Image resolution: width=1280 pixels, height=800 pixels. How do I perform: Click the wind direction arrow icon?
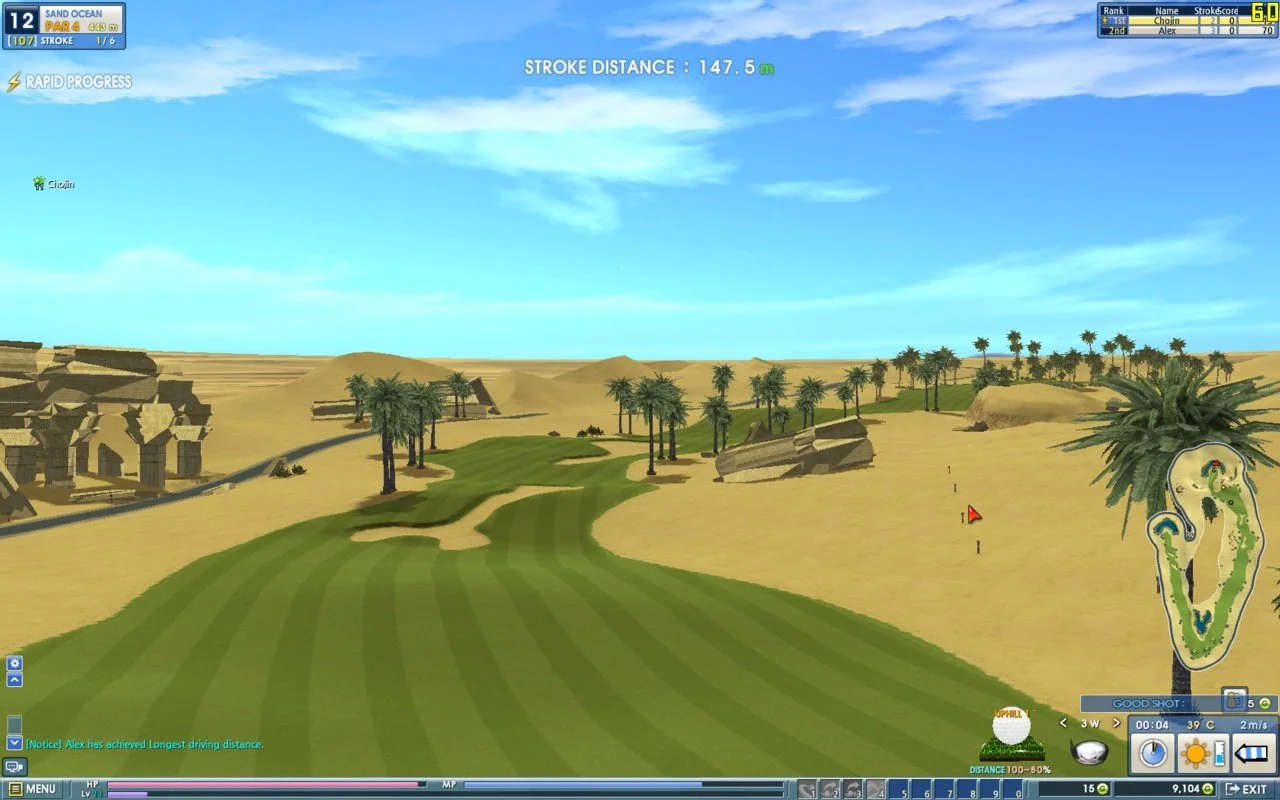click(1249, 752)
